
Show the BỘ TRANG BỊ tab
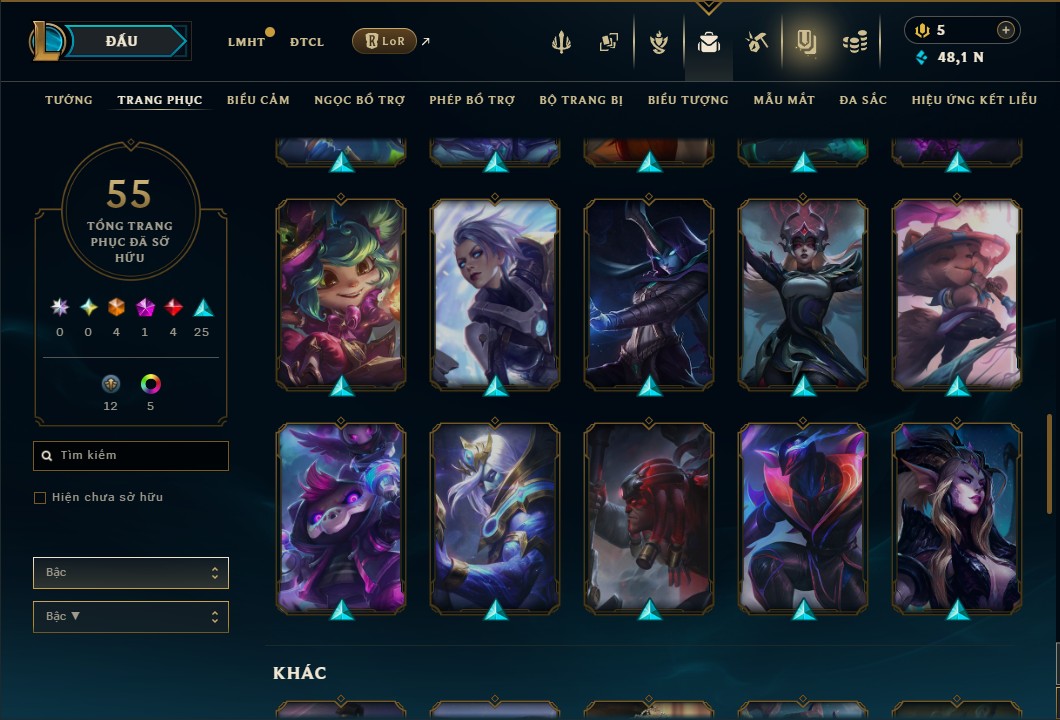(x=581, y=100)
